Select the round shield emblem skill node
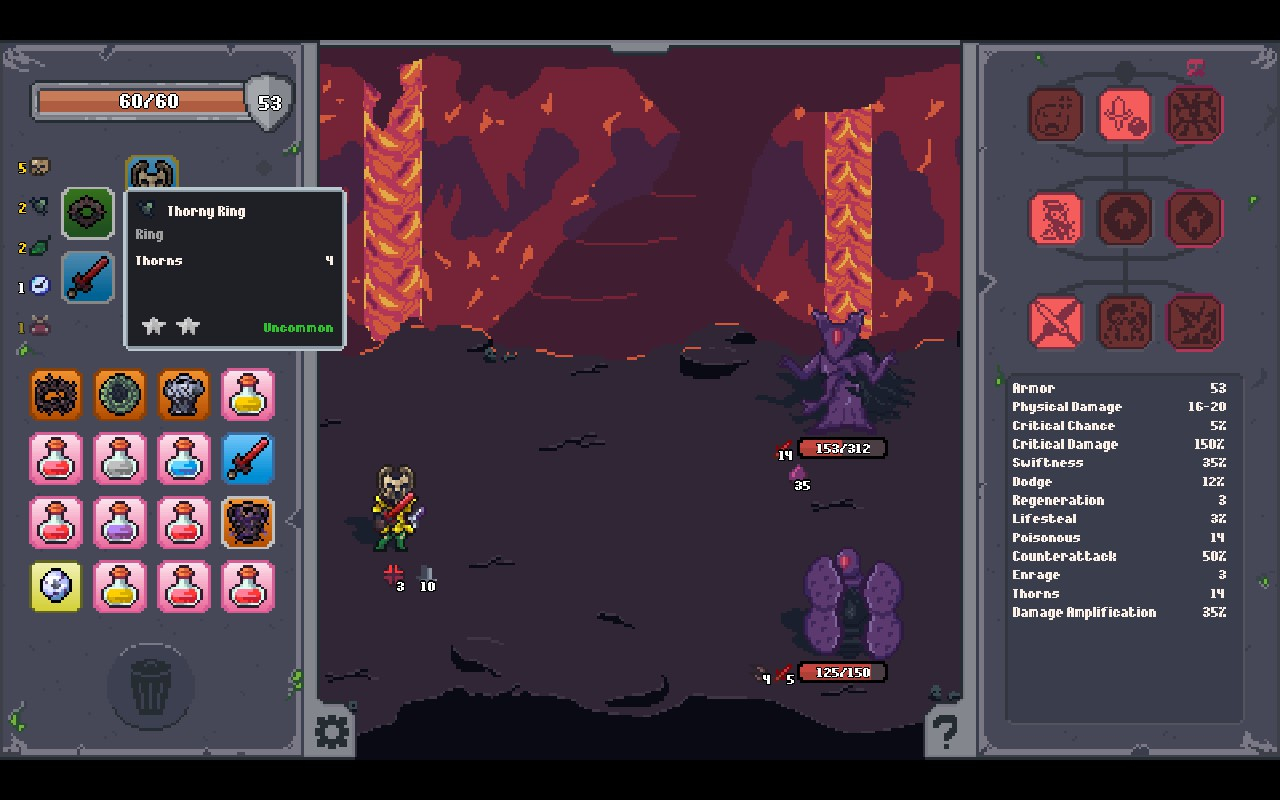 [1125, 219]
